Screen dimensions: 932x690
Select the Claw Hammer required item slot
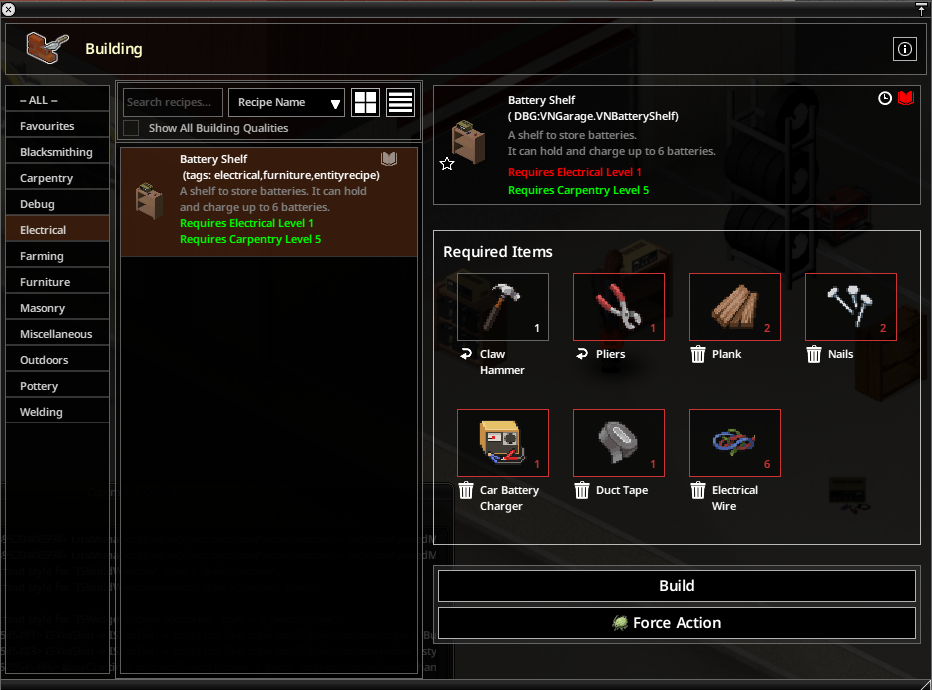(503, 307)
